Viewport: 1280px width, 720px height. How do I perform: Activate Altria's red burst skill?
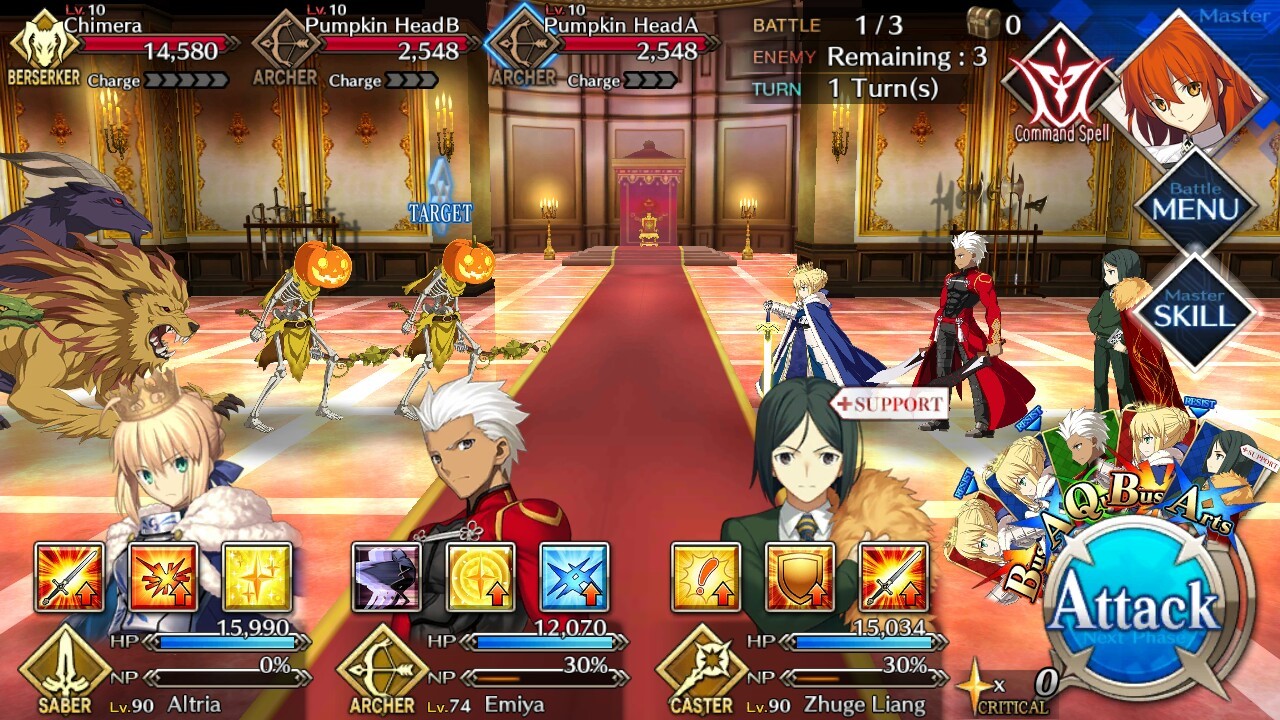(x=163, y=577)
